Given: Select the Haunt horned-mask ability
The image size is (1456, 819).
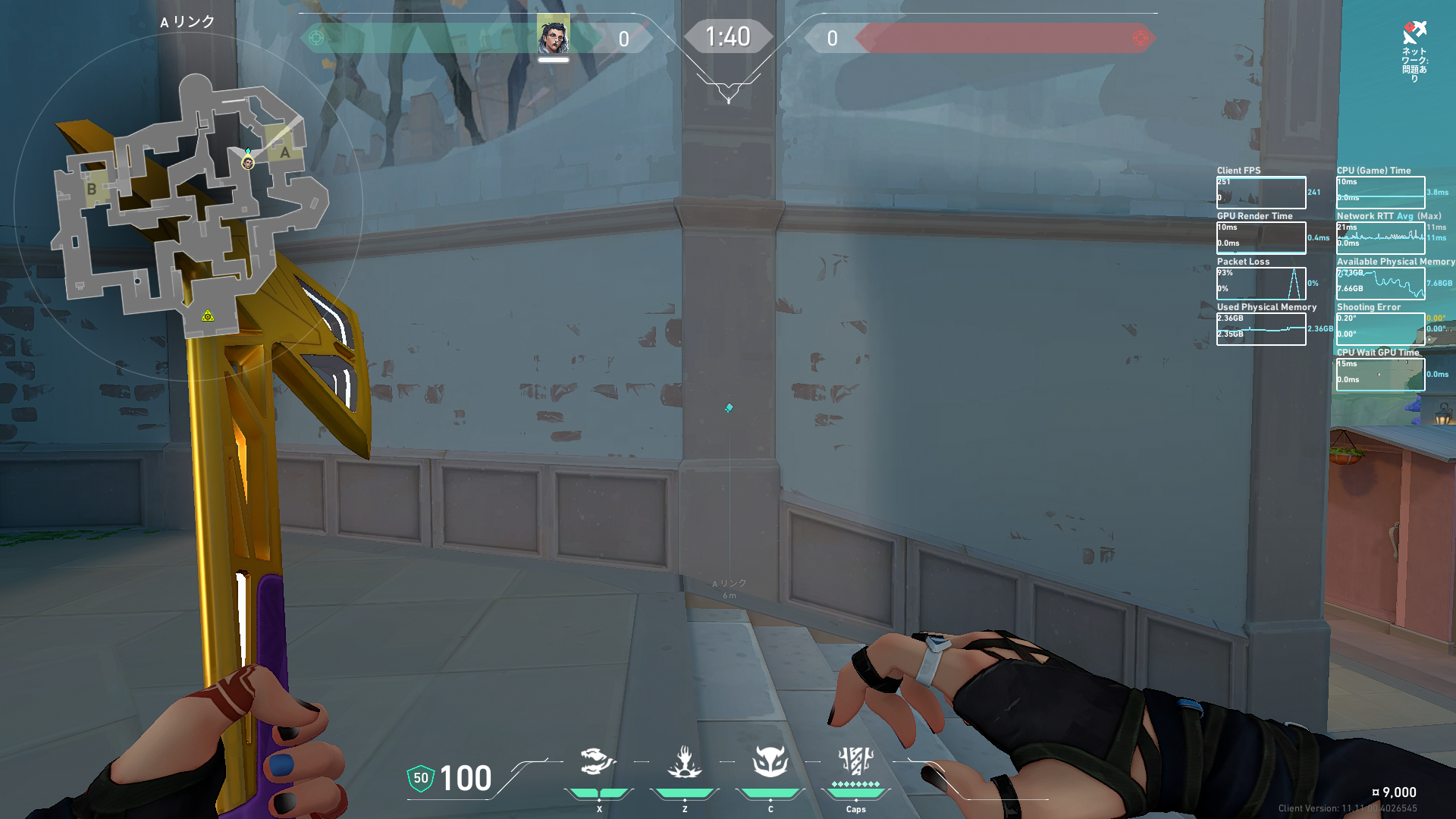Looking at the screenshot, I should point(770,761).
